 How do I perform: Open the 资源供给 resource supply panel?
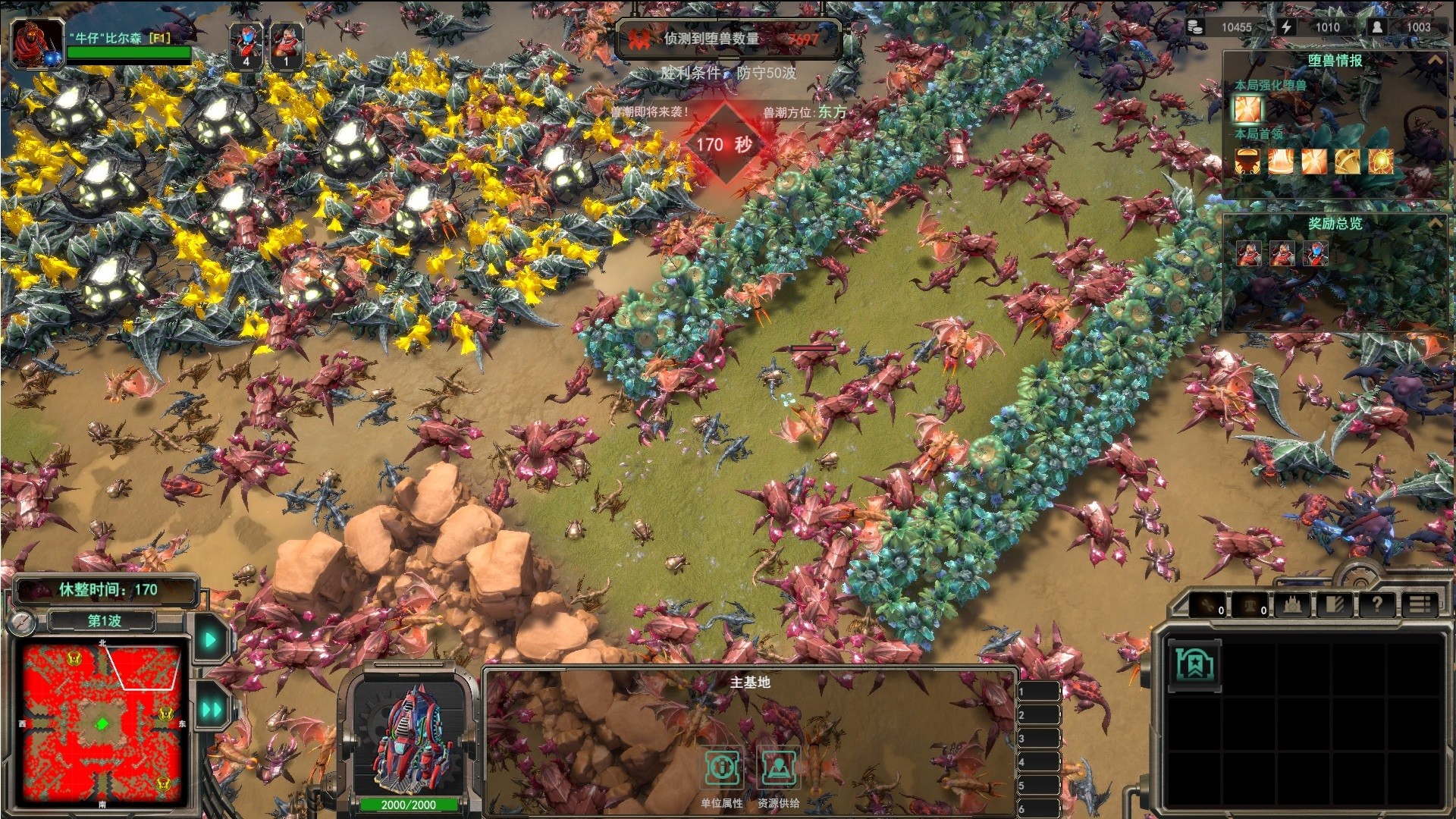click(778, 769)
